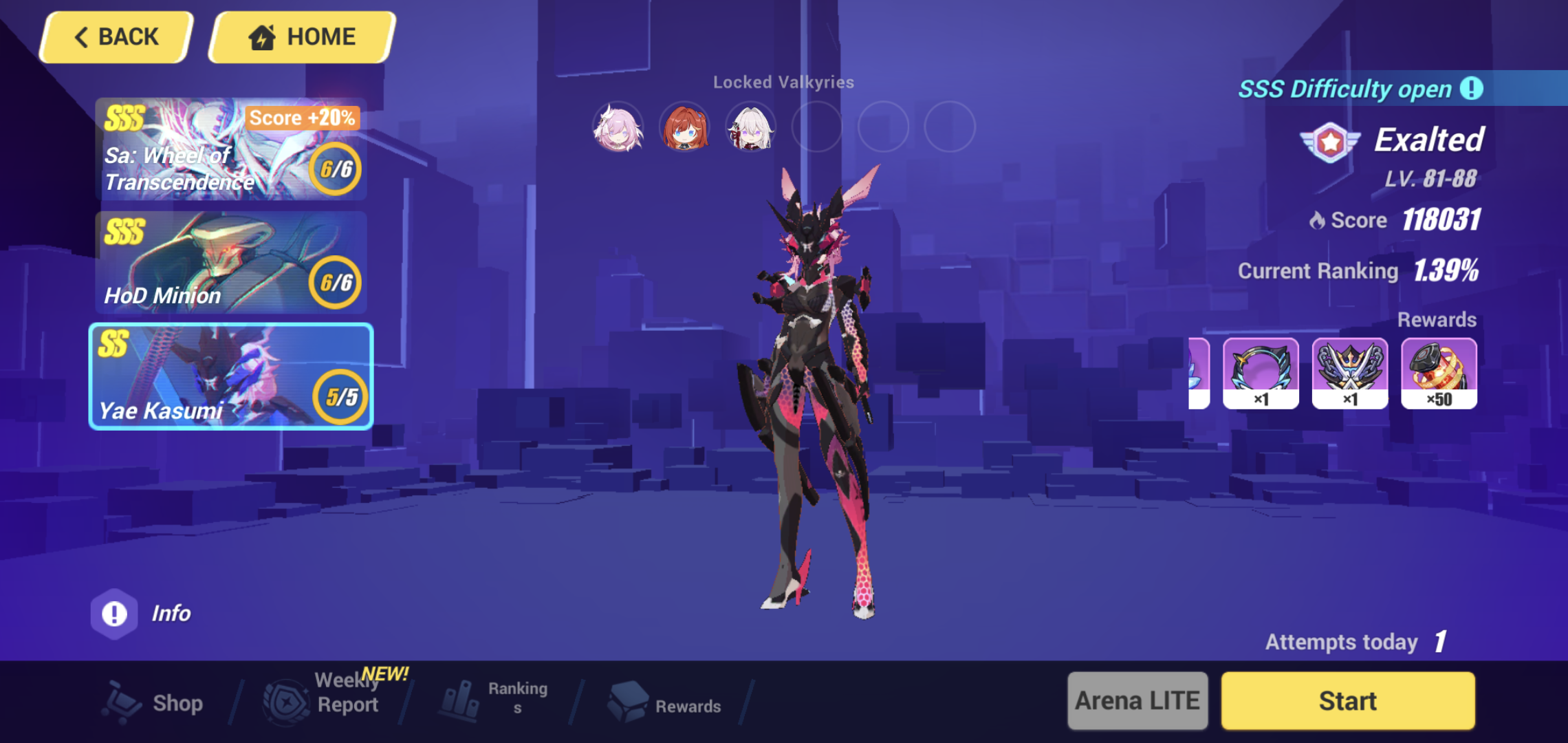This screenshot has height=743, width=1568.
Task: Expand the Sa: Wheel of Transcendence boss card
Action: pos(230,150)
